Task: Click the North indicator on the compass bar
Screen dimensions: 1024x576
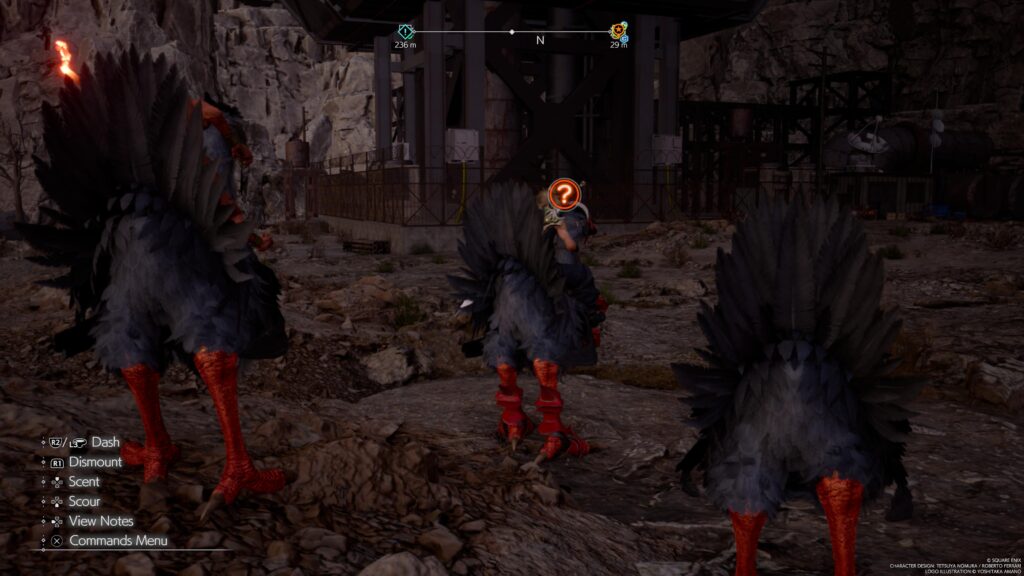Action: [540, 41]
